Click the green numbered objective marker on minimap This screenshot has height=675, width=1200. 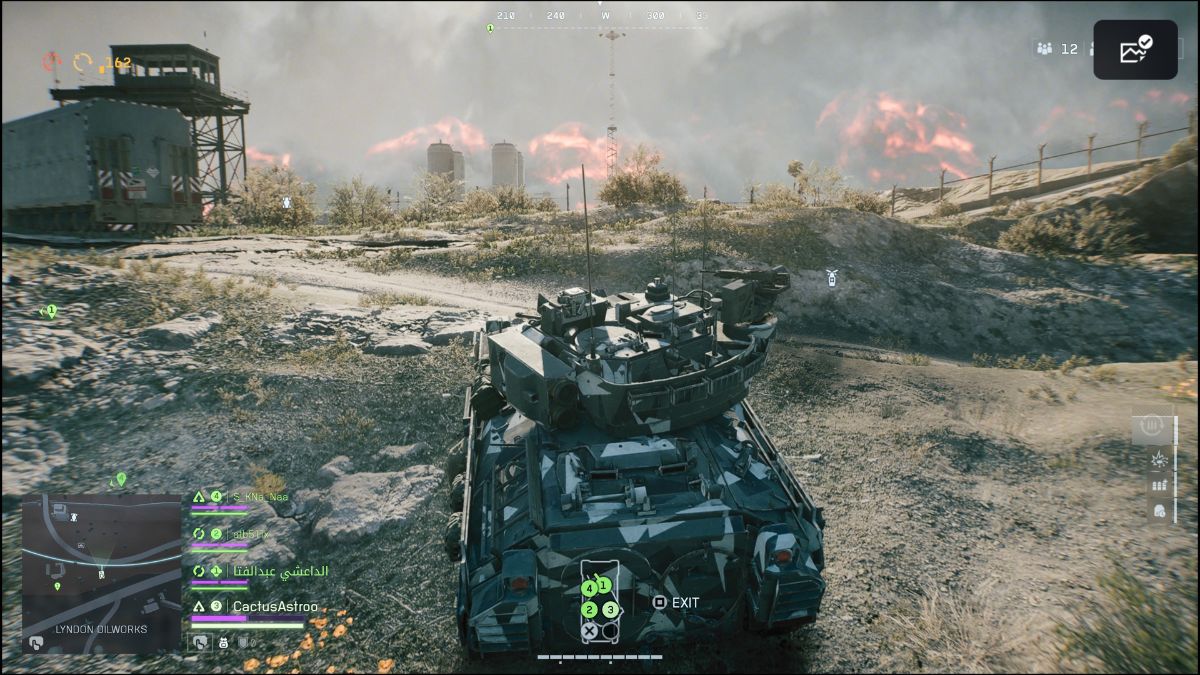[x=57, y=586]
